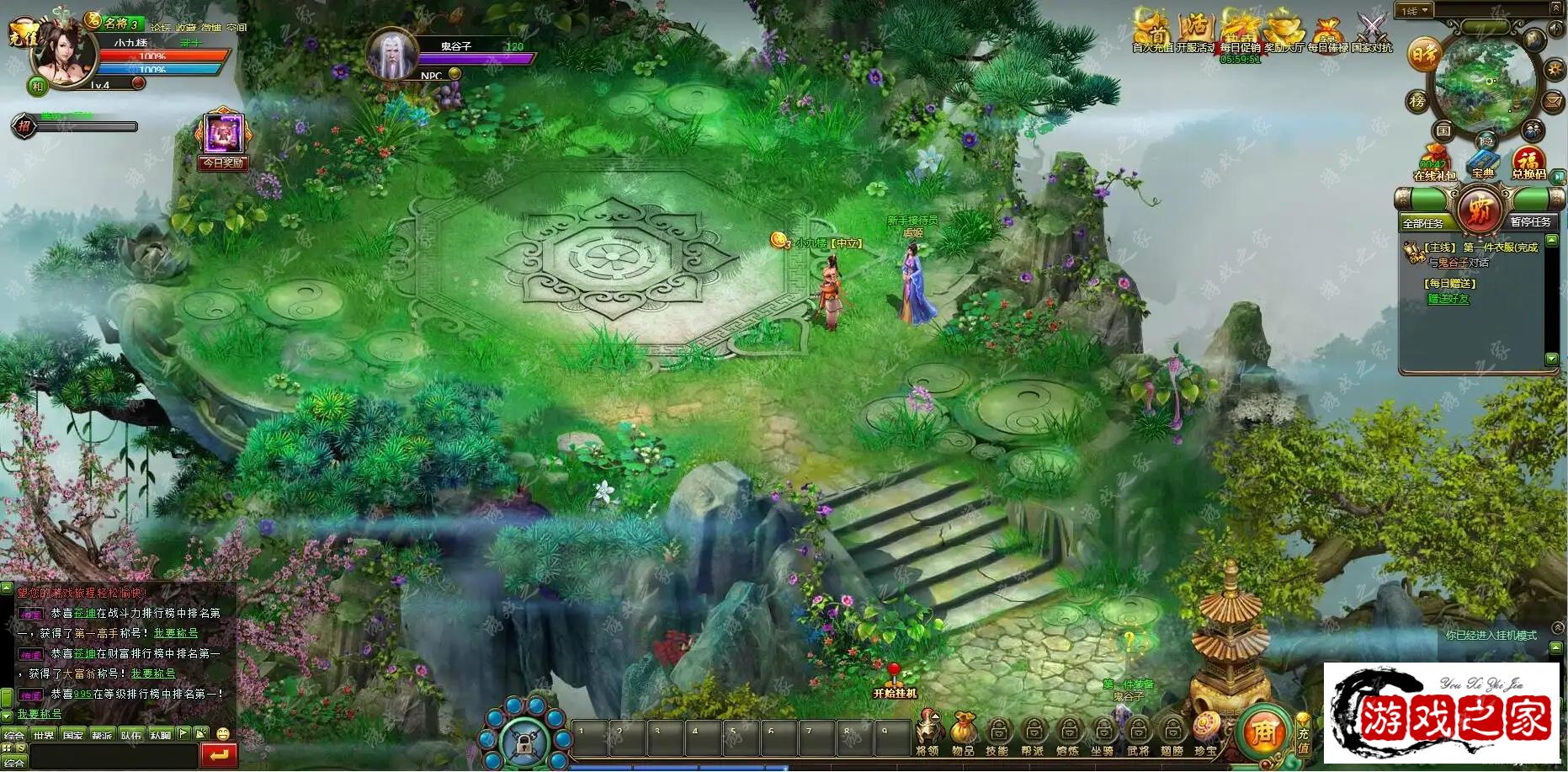Open the round 商 shop button
Viewport: 1568px width, 772px height.
point(1263,732)
